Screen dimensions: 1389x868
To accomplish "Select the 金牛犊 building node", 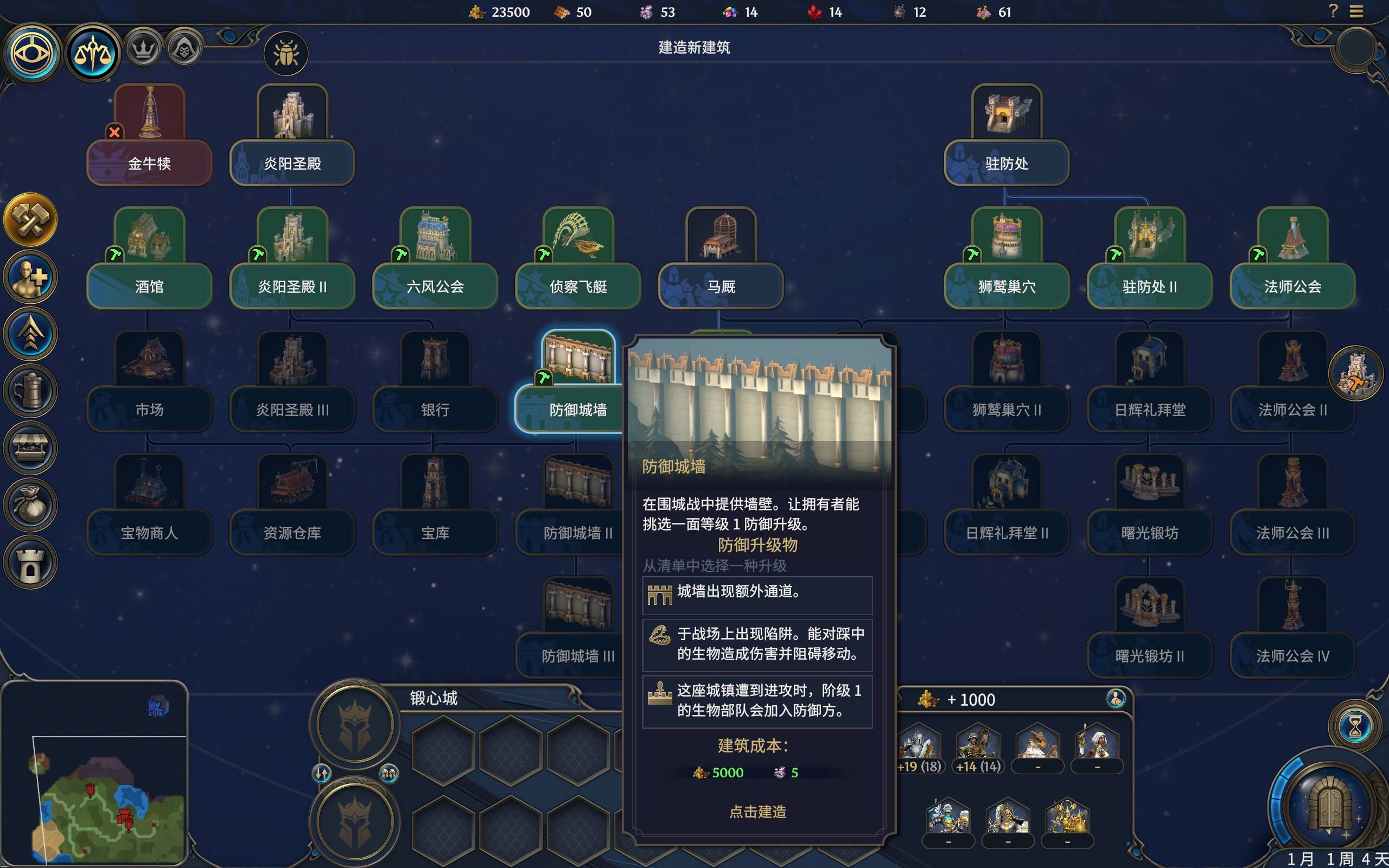I will [x=149, y=162].
